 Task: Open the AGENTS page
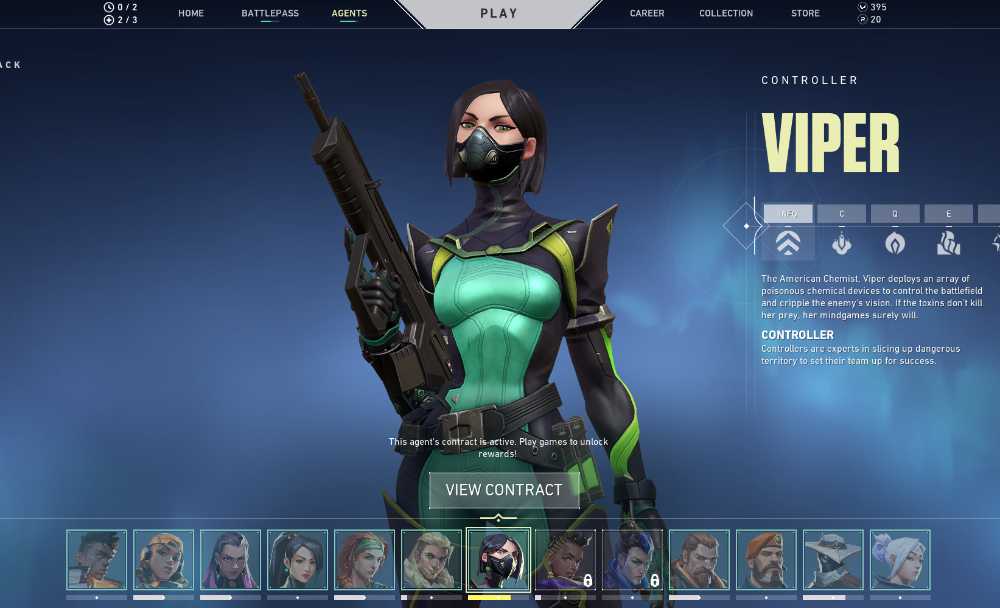coord(349,14)
